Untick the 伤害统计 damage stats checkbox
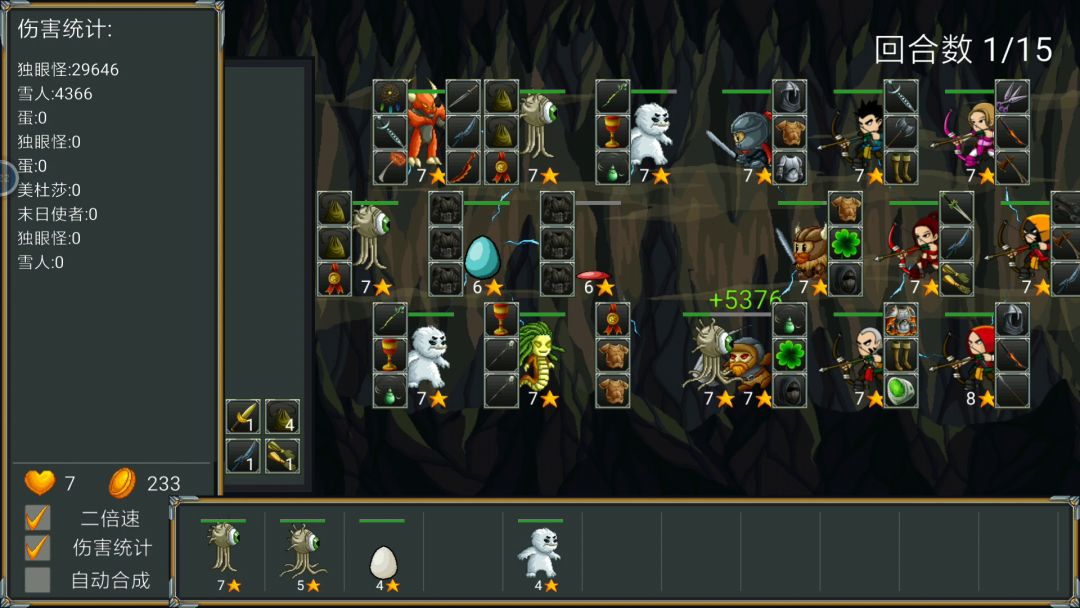Image resolution: width=1080 pixels, height=608 pixels. (38, 548)
